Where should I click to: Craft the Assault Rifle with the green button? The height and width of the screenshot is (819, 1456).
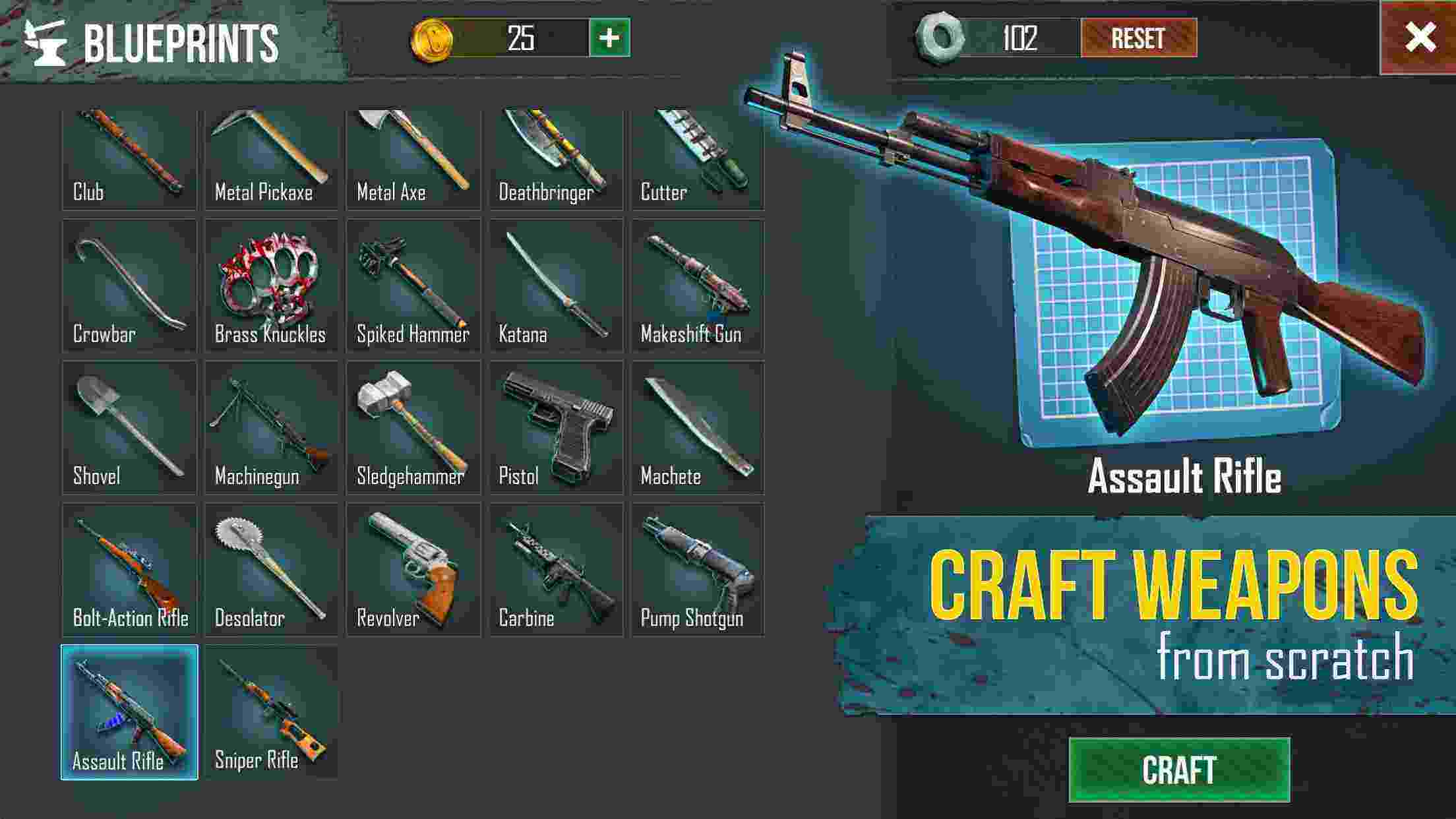point(1179,770)
